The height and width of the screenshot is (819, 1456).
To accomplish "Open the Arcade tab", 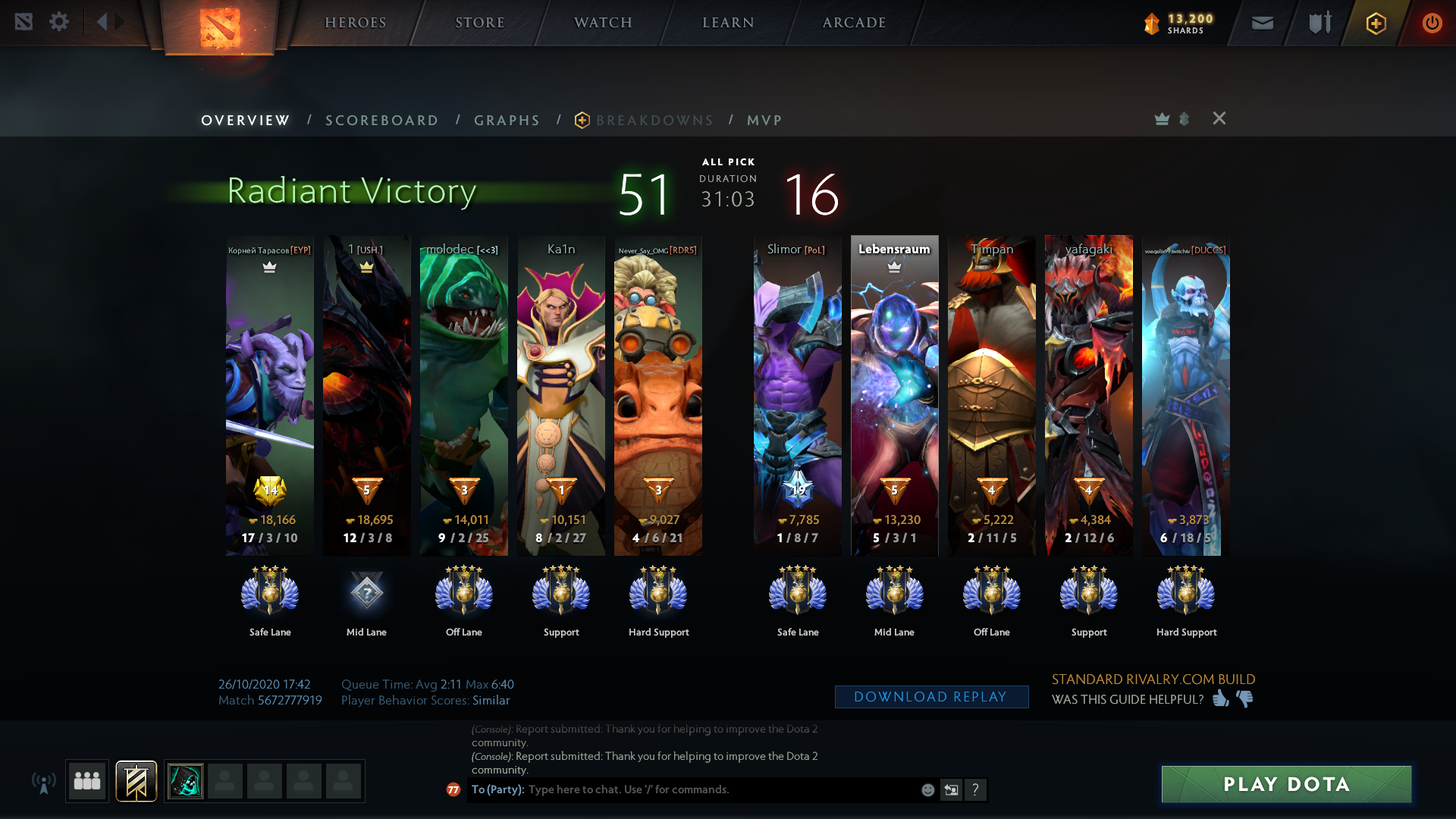I will click(854, 23).
